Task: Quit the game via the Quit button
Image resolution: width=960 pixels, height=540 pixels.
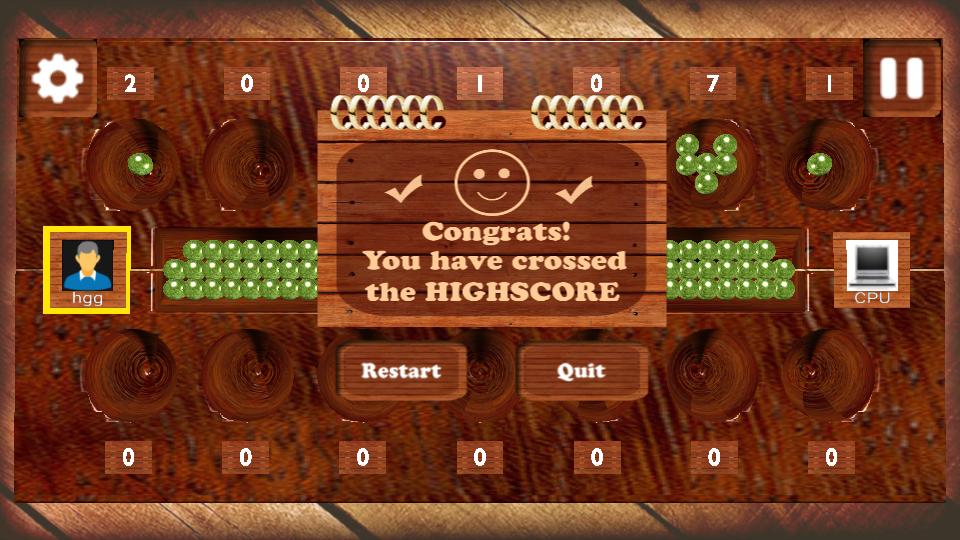Action: (x=581, y=371)
